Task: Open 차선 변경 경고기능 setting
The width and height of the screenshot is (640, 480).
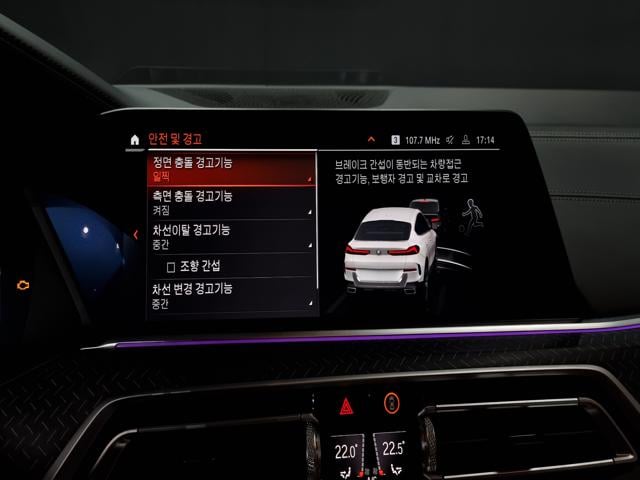Action: 232,296
